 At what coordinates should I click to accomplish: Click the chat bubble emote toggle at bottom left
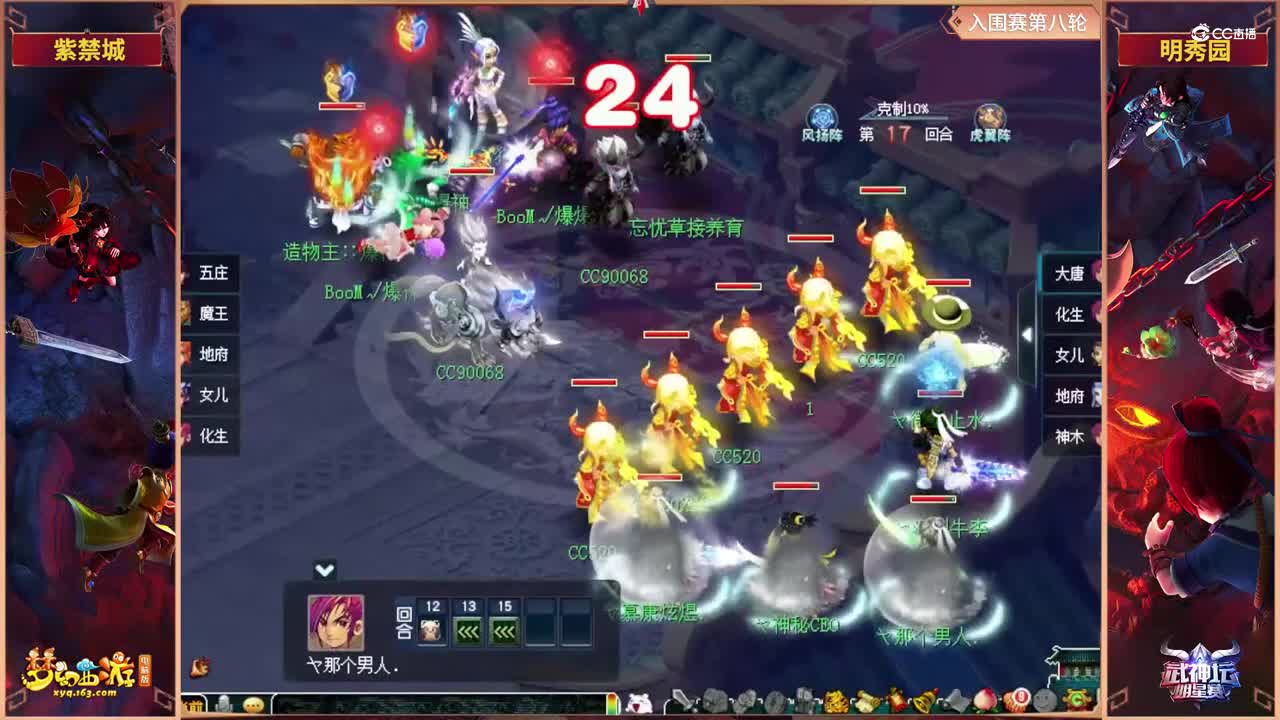click(x=252, y=704)
